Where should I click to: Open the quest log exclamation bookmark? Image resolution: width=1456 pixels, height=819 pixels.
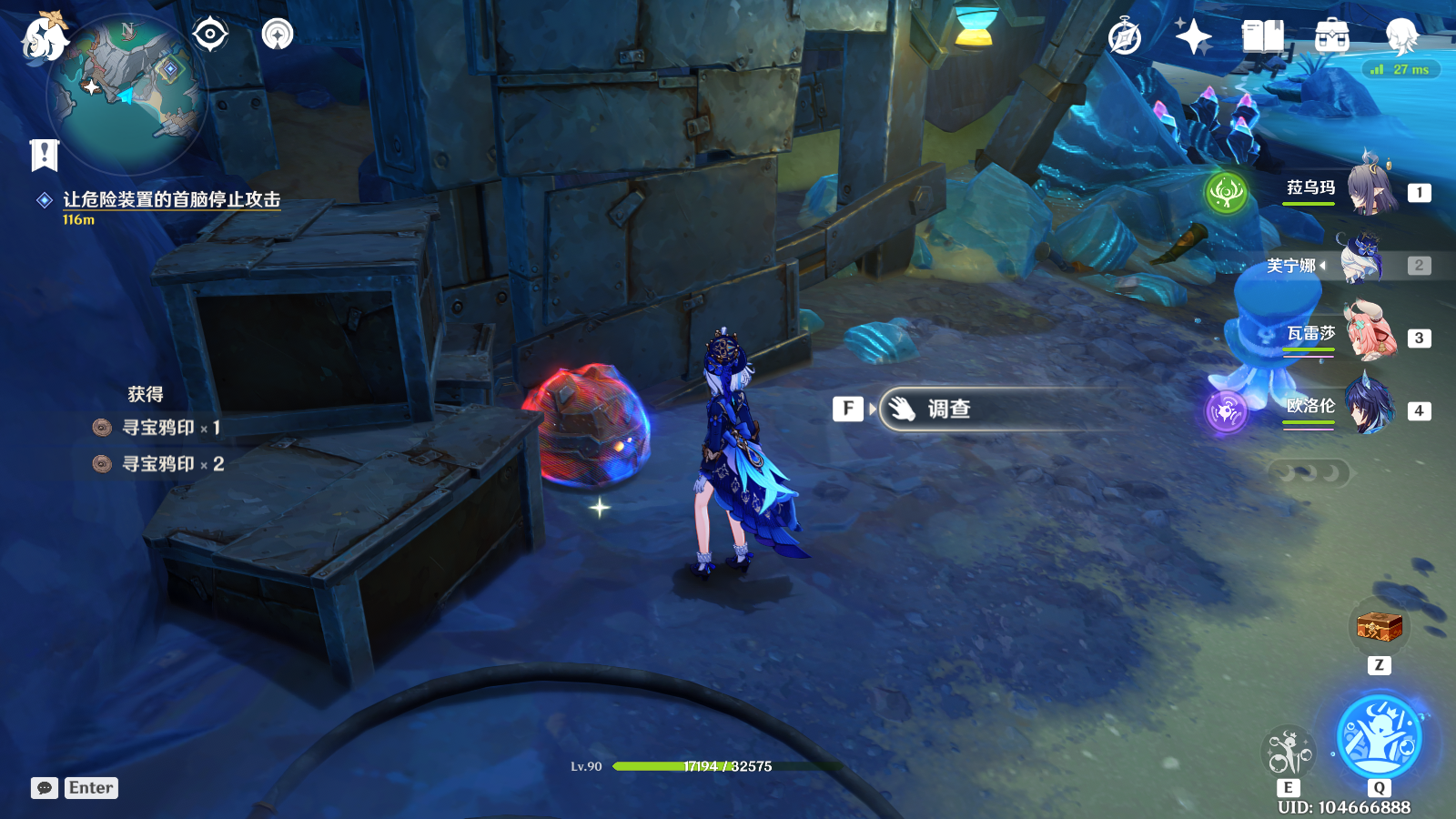click(44, 155)
